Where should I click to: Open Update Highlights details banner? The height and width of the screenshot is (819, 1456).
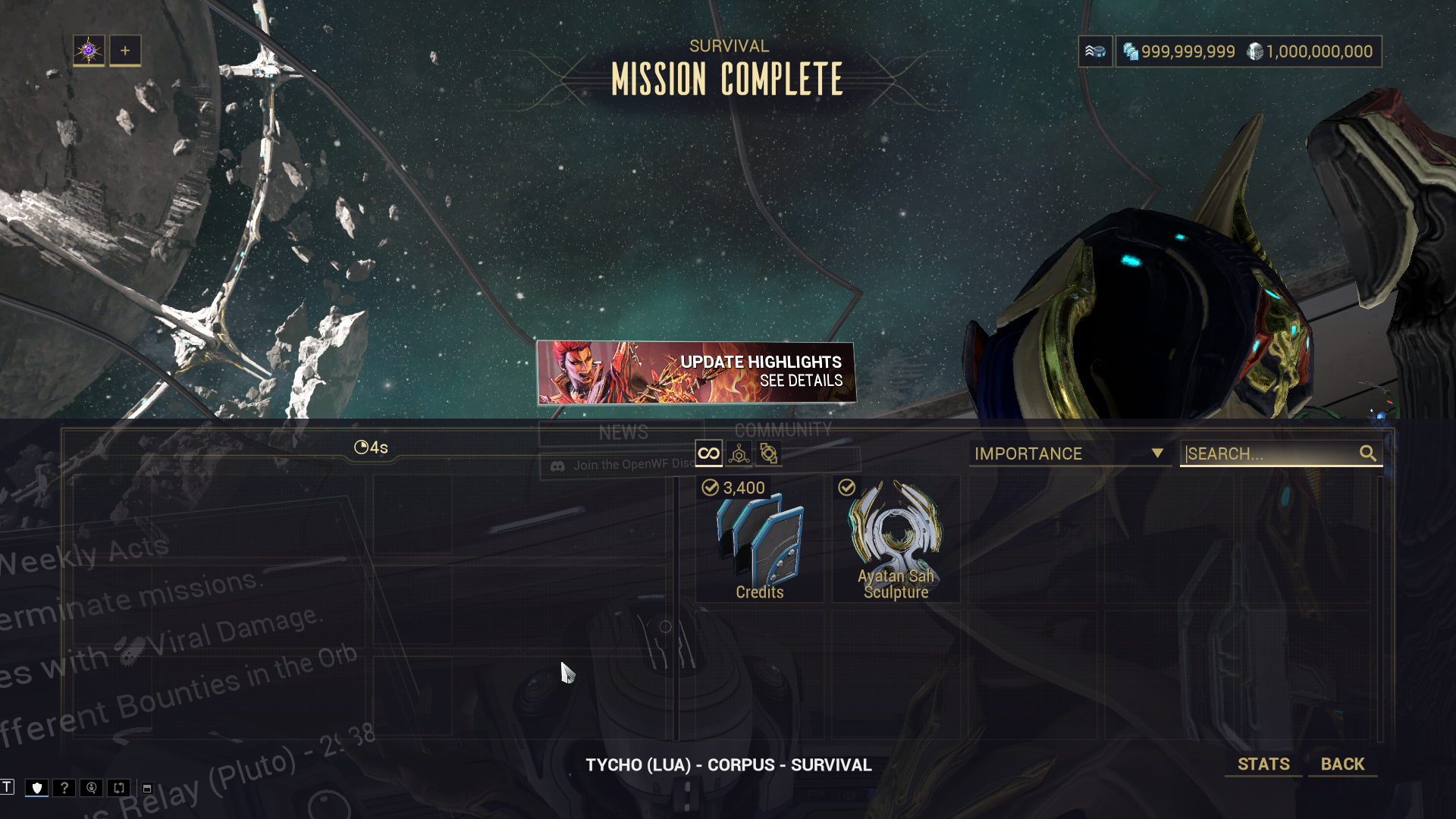(x=696, y=372)
